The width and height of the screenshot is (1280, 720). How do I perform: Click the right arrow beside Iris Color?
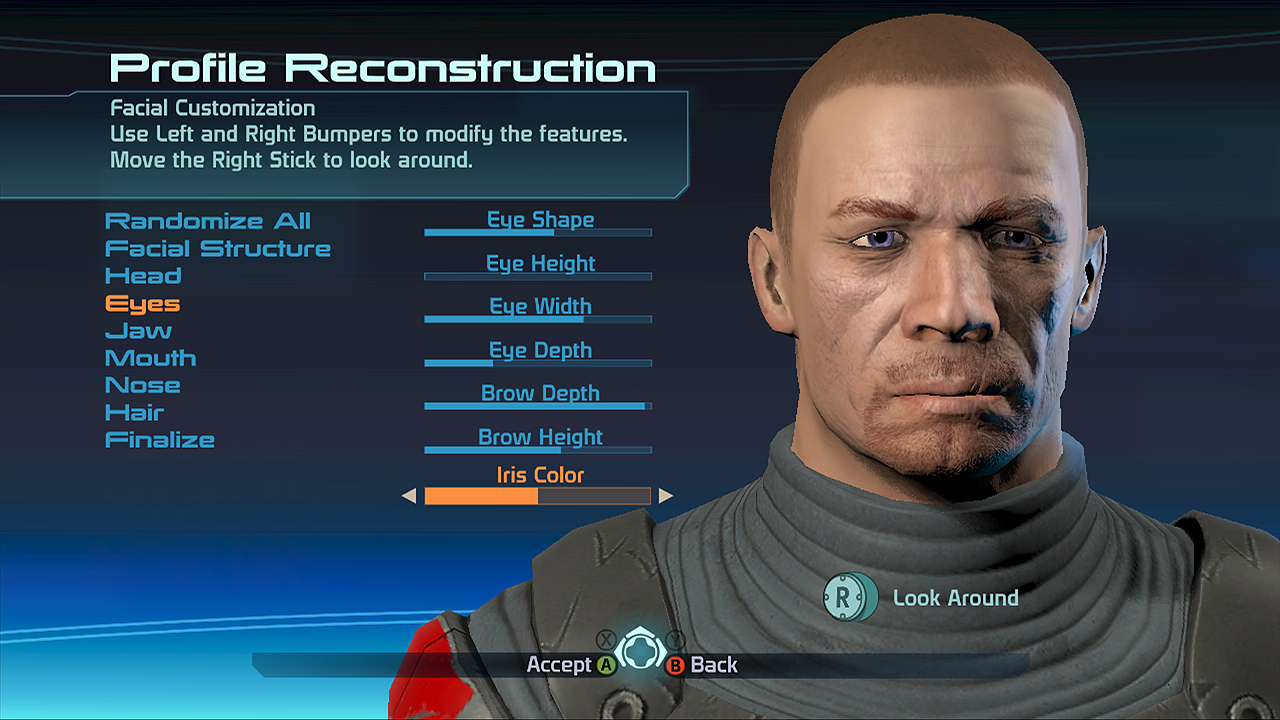tap(666, 496)
